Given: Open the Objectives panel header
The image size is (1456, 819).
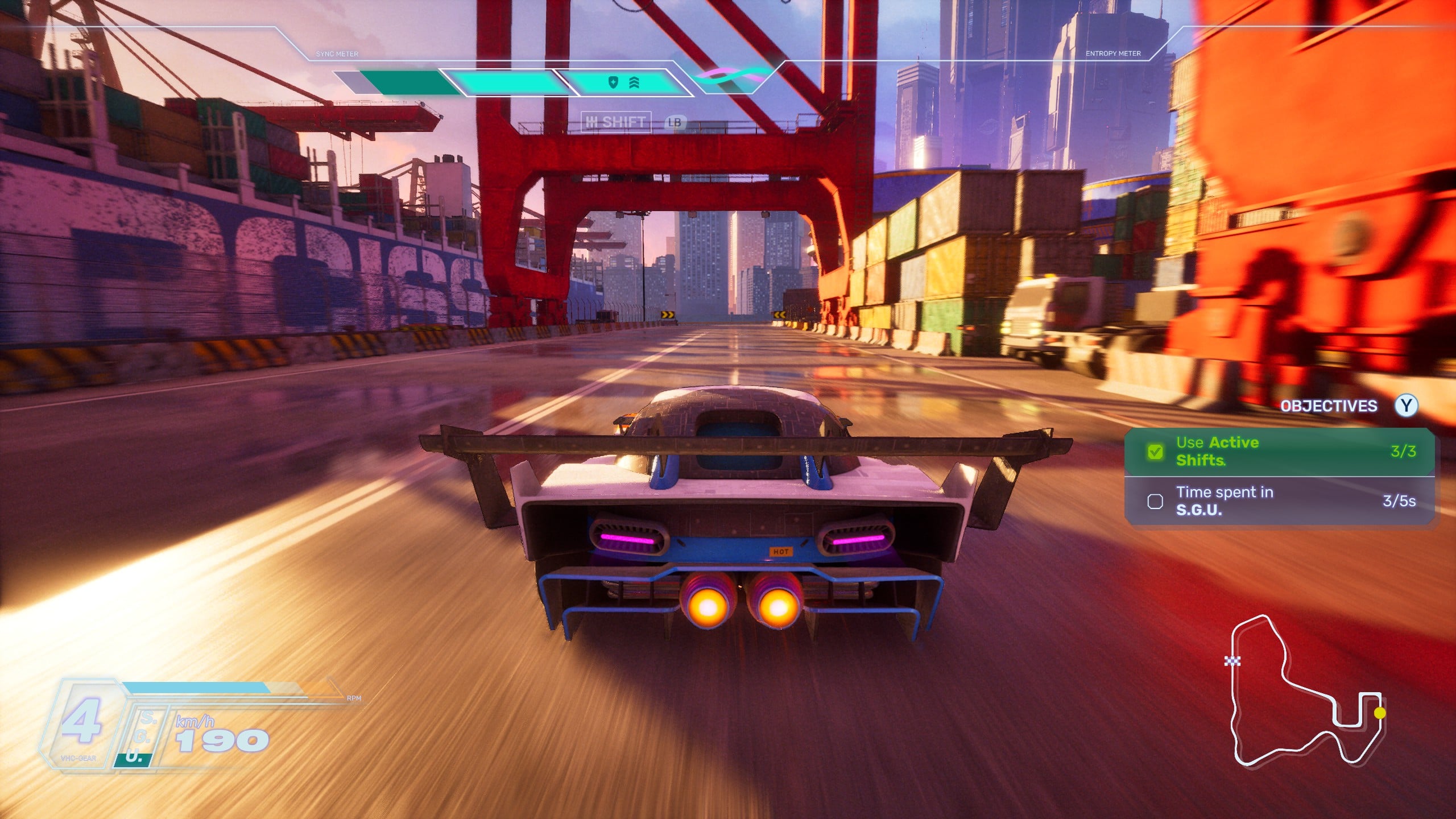Looking at the screenshot, I should coord(1329,406).
